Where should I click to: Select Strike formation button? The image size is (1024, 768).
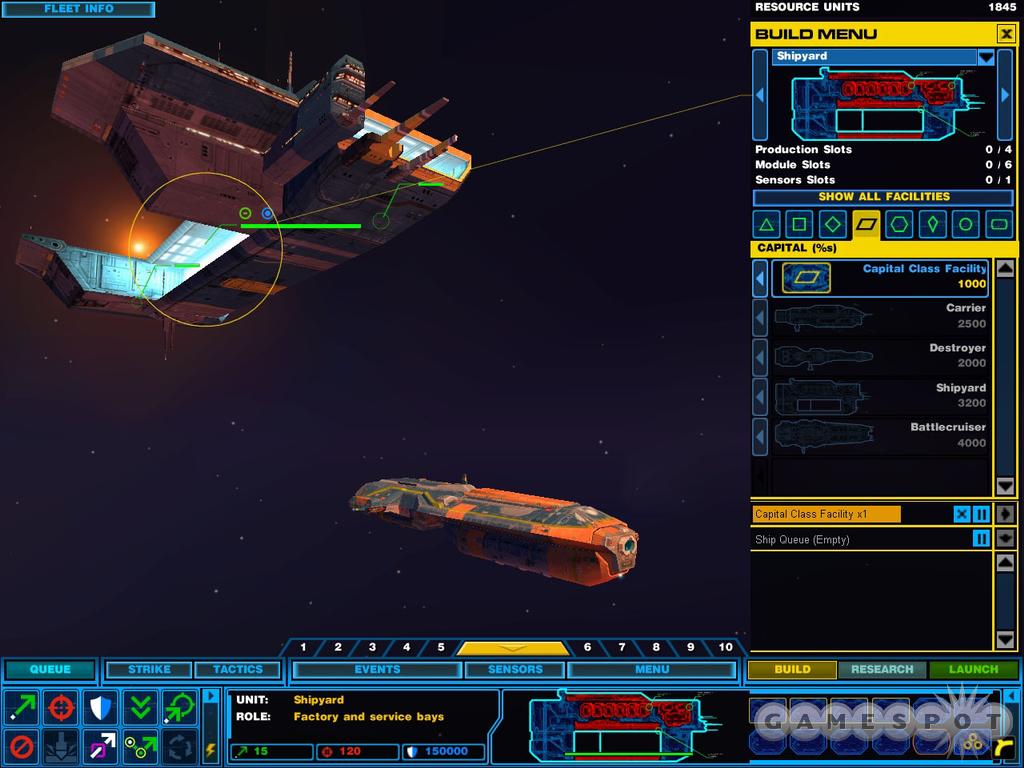149,670
